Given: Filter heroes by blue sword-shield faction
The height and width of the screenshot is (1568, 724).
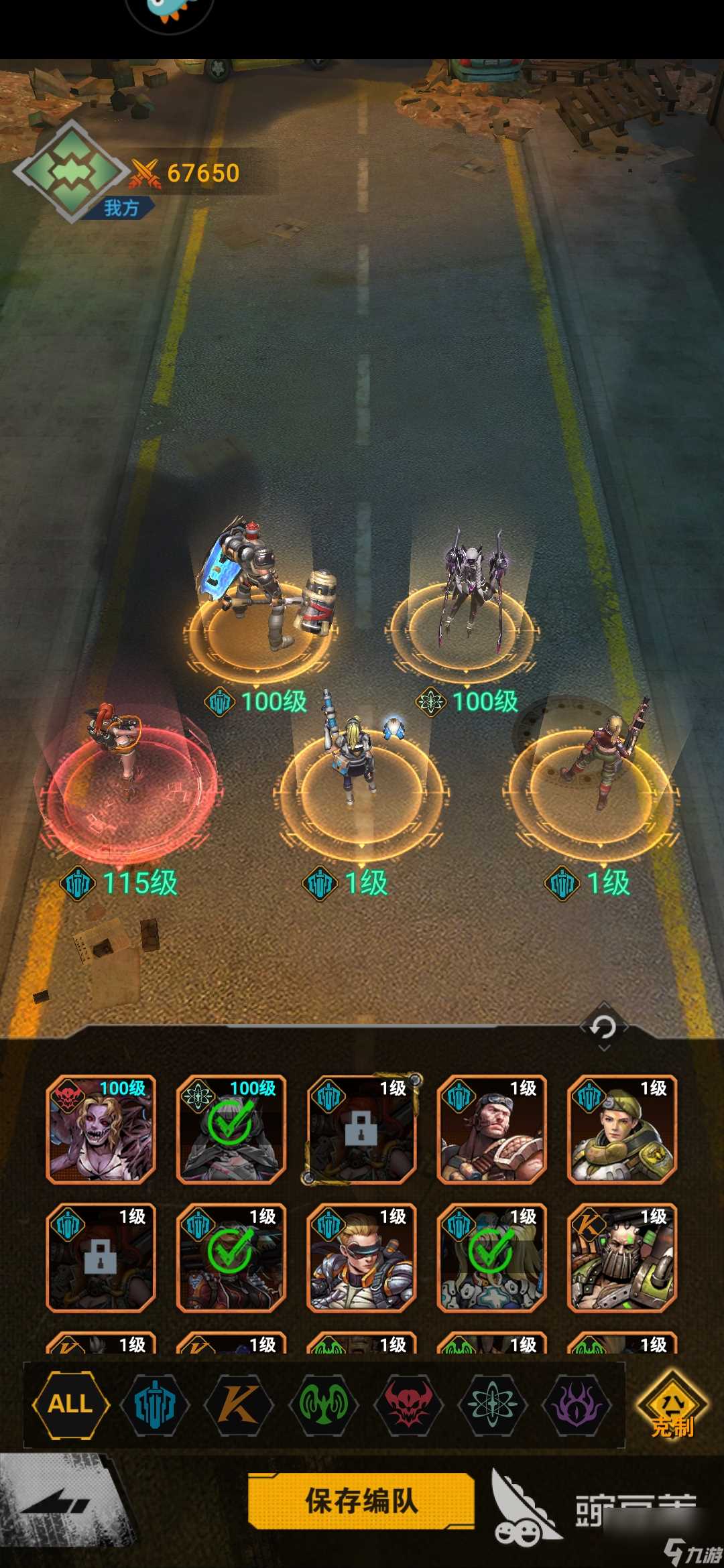Looking at the screenshot, I should point(155,1403).
